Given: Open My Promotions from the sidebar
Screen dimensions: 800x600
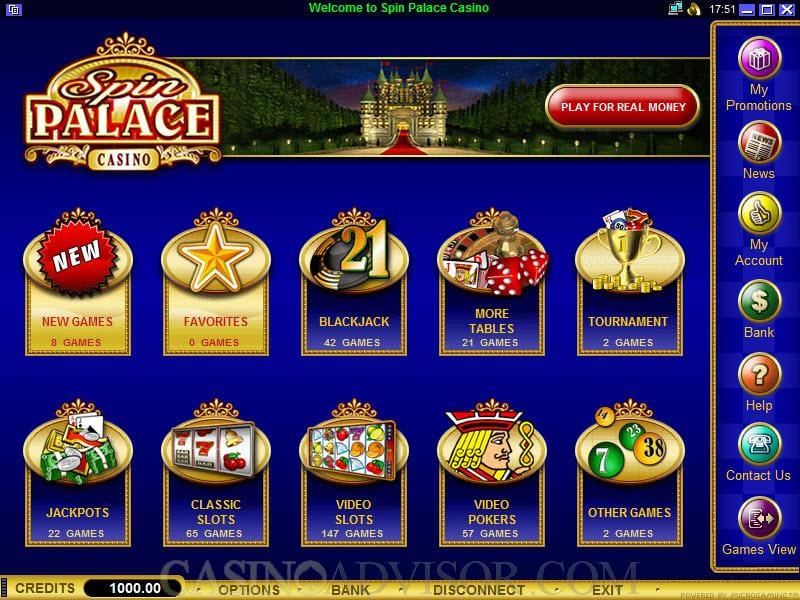Looking at the screenshot, I should point(759,57).
